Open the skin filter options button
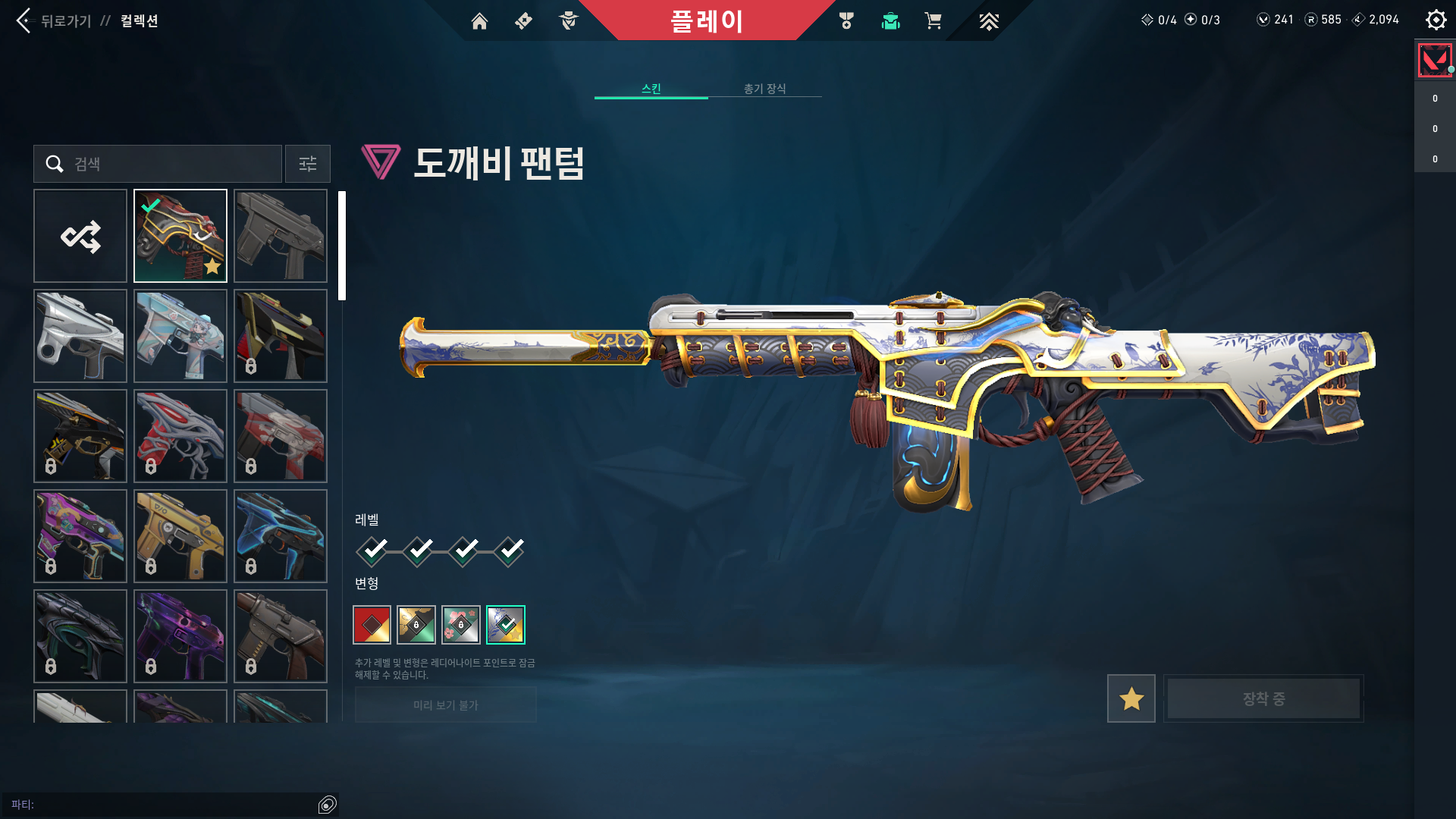The height and width of the screenshot is (819, 1456). [x=308, y=164]
